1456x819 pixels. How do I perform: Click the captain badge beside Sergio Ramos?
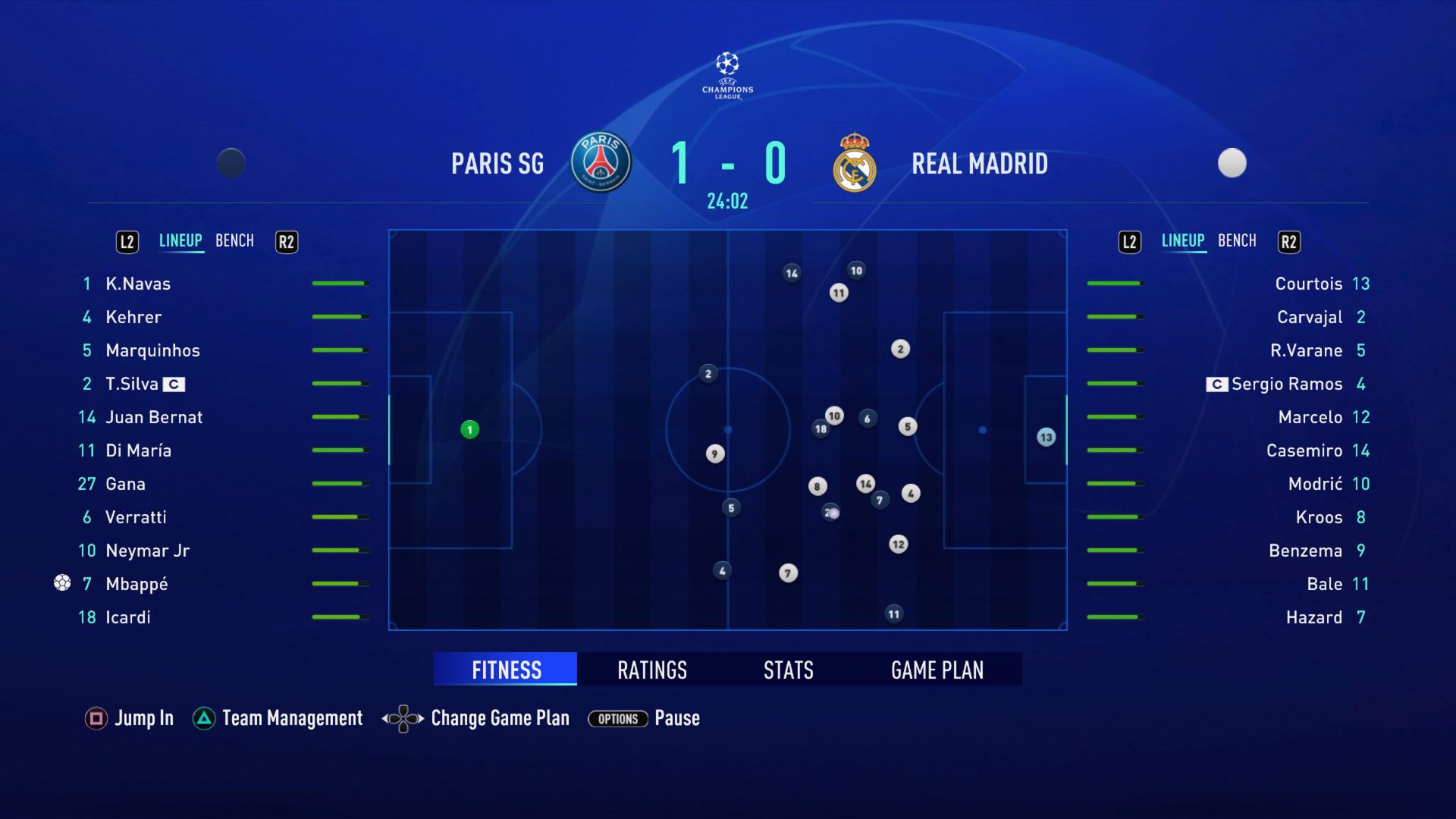1216,384
